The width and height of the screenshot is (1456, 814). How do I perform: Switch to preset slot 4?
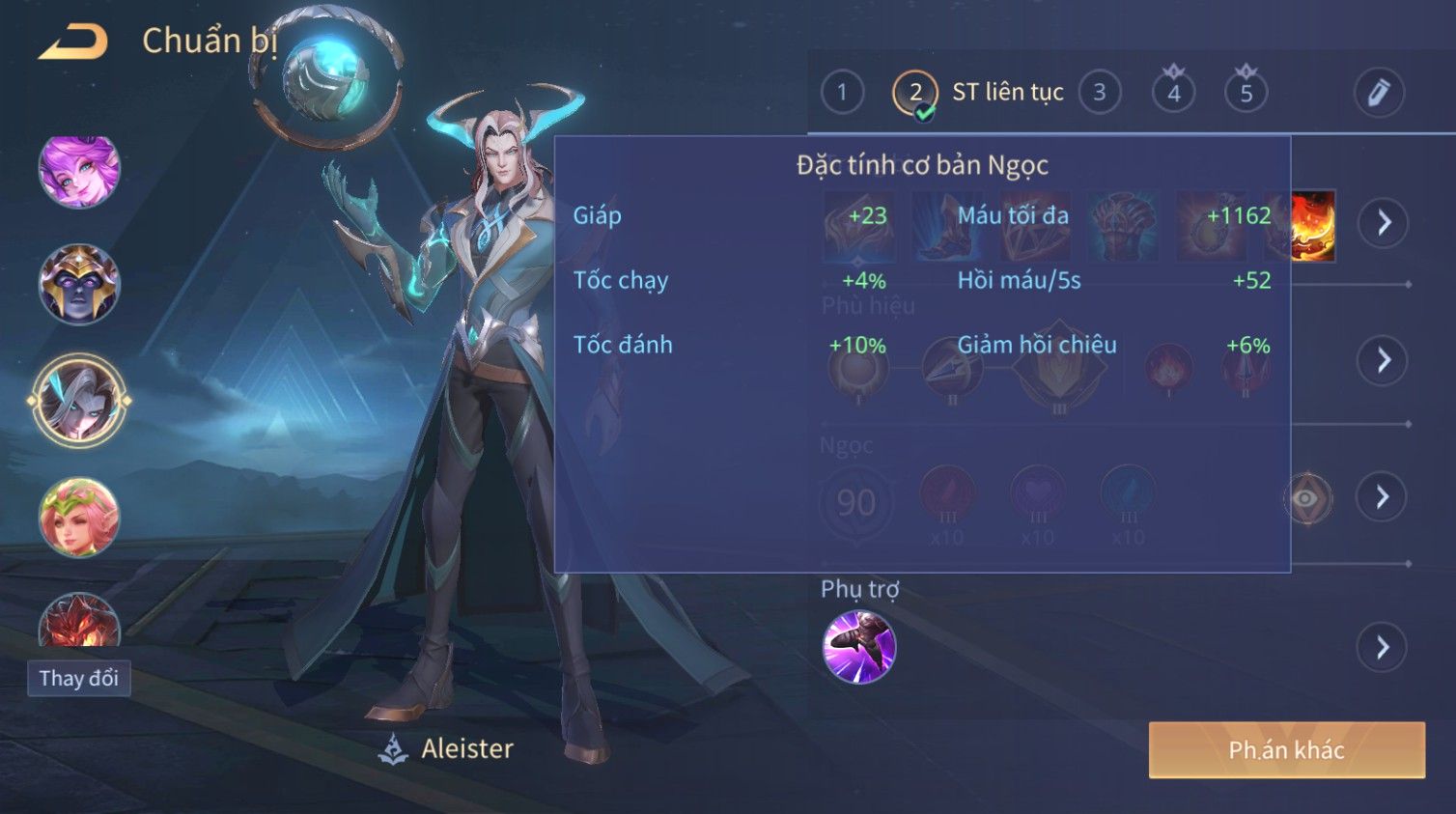tap(1173, 94)
